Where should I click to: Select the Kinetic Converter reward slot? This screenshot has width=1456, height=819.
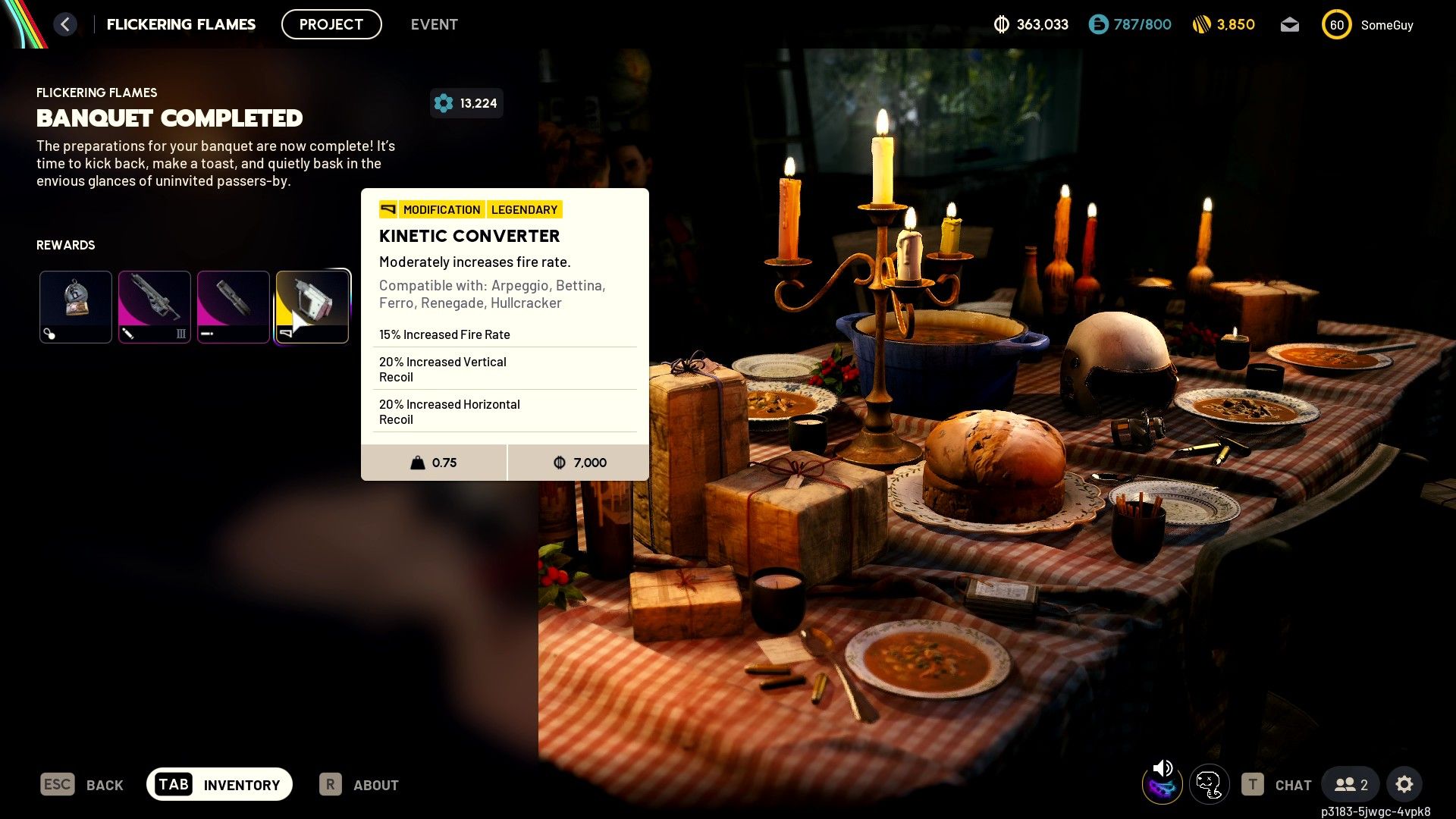coord(312,306)
